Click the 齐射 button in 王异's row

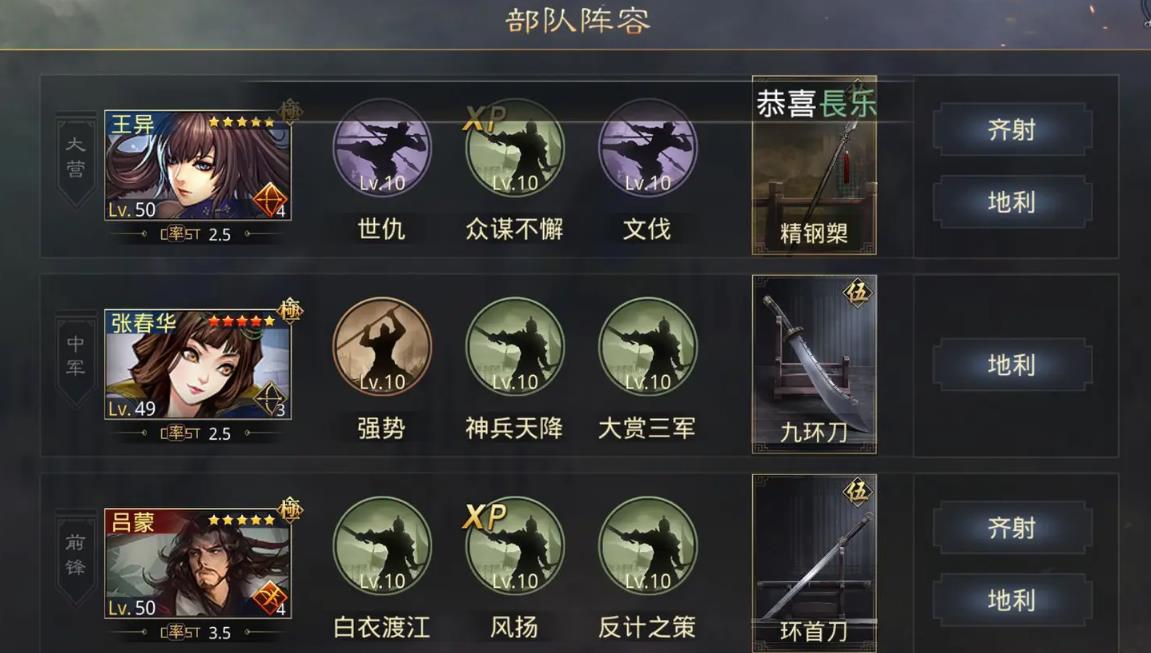[1012, 130]
